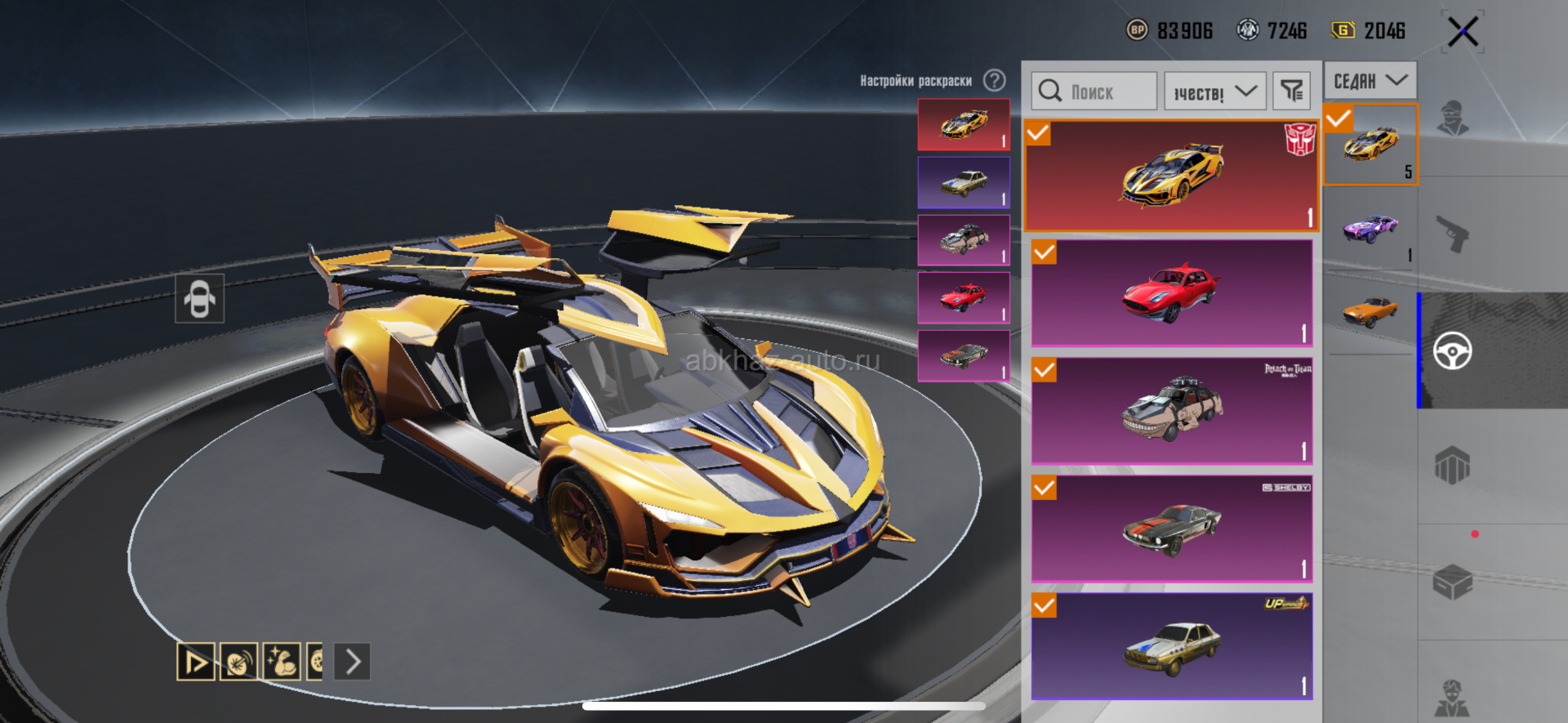
Task: Select the large Attack on Titan vehicle card
Action: click(x=1171, y=410)
